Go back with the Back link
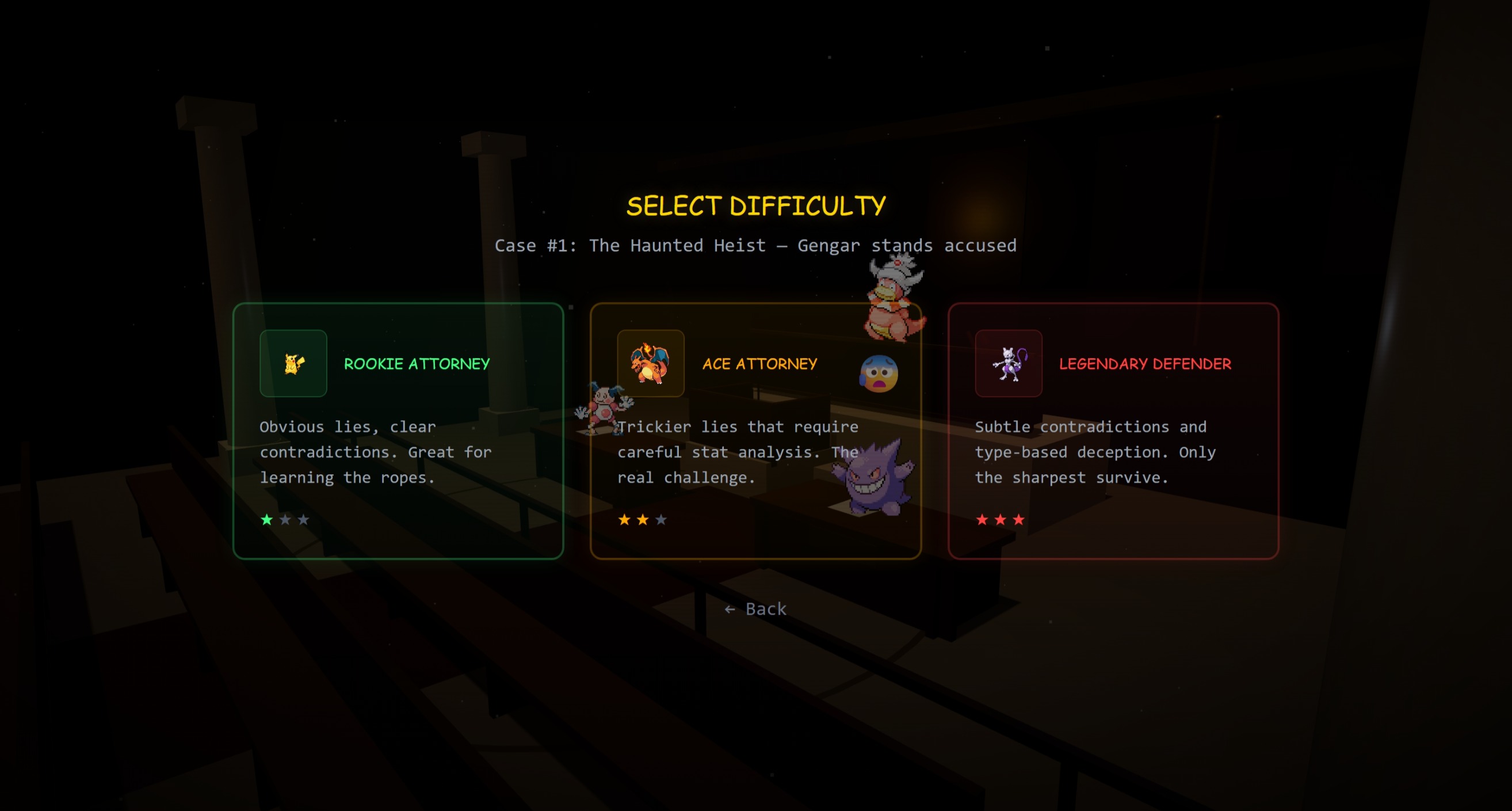 point(755,609)
